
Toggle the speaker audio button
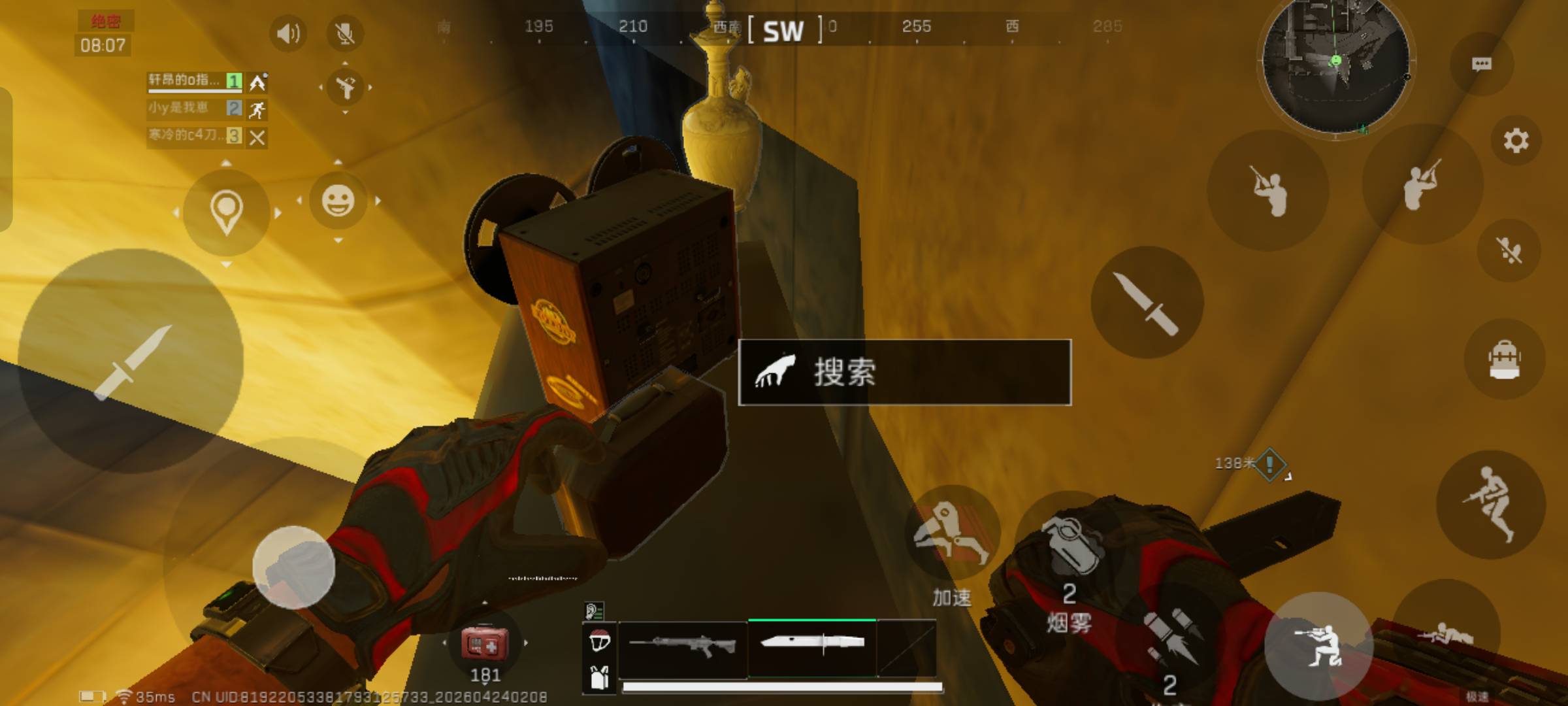tap(288, 33)
